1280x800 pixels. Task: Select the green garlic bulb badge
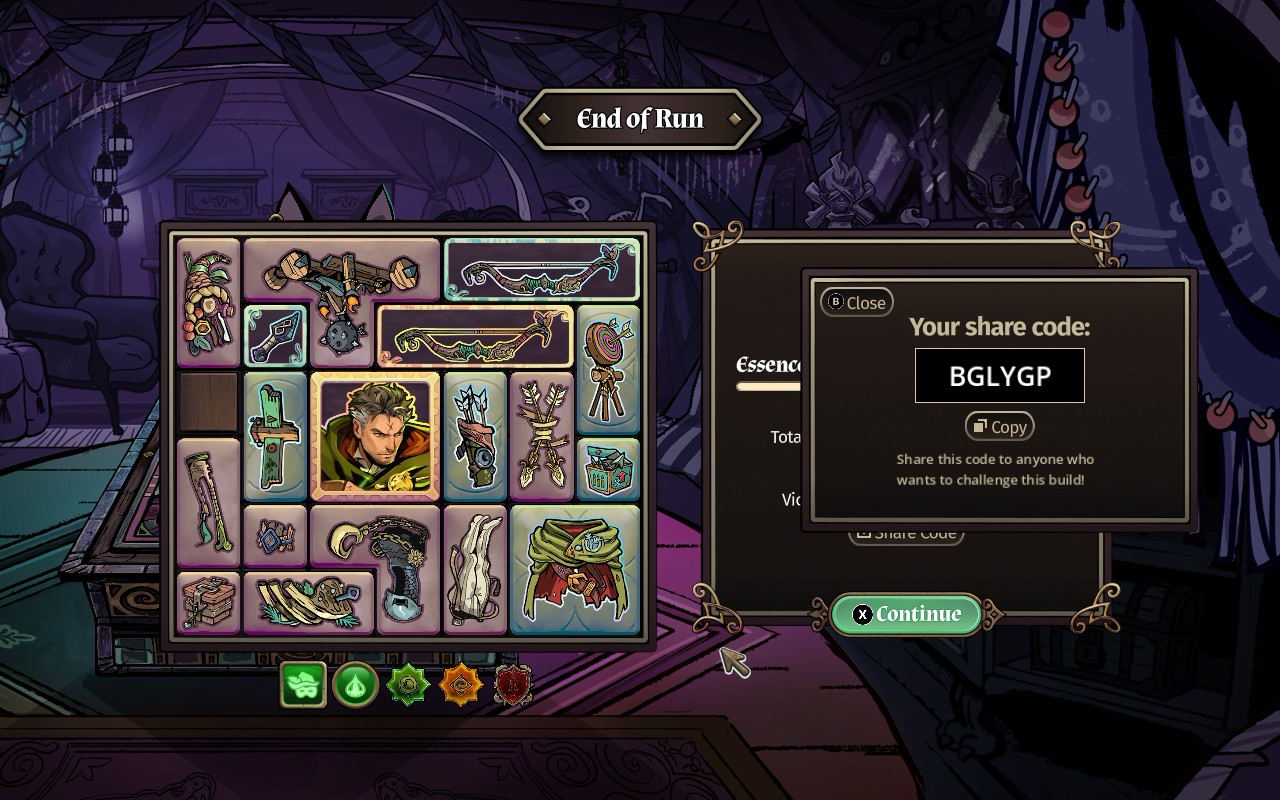click(355, 686)
